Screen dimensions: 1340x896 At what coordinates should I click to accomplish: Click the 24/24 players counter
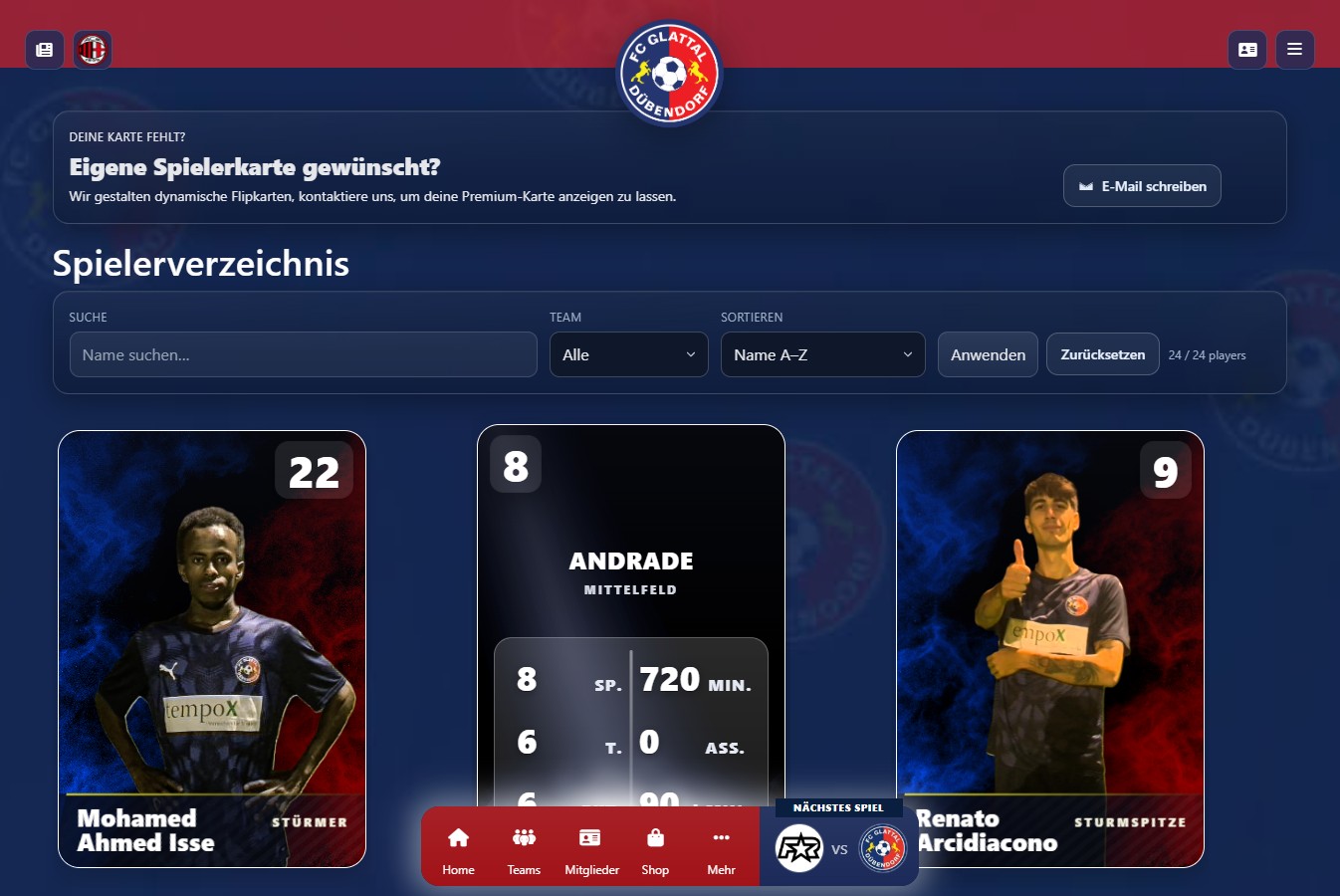pos(1207,354)
